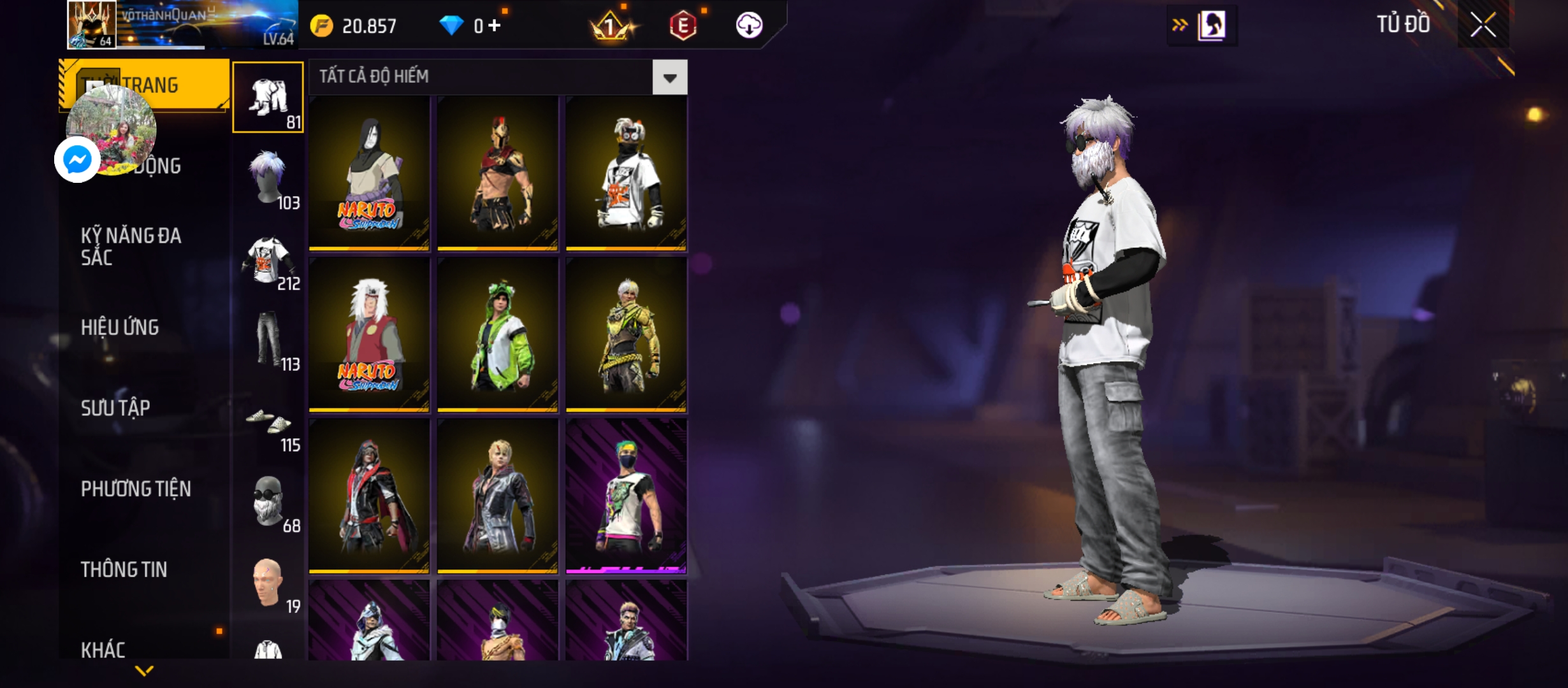Select the Jiraiya Naruto outfit

(x=369, y=335)
